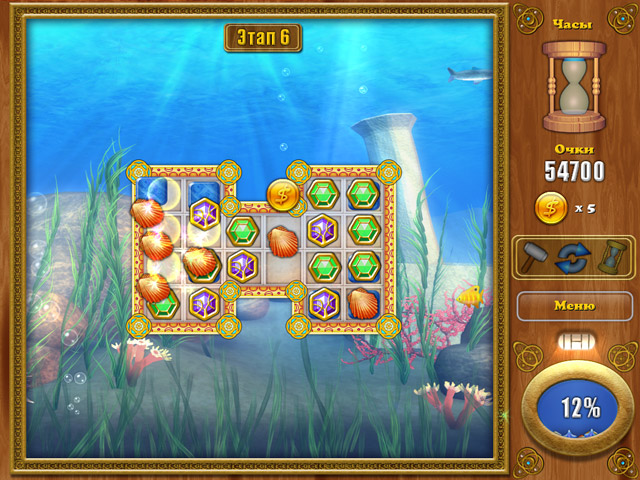The height and width of the screenshot is (480, 640).
Task: Click the shell in the right section's bottom row
Action: click(x=363, y=302)
